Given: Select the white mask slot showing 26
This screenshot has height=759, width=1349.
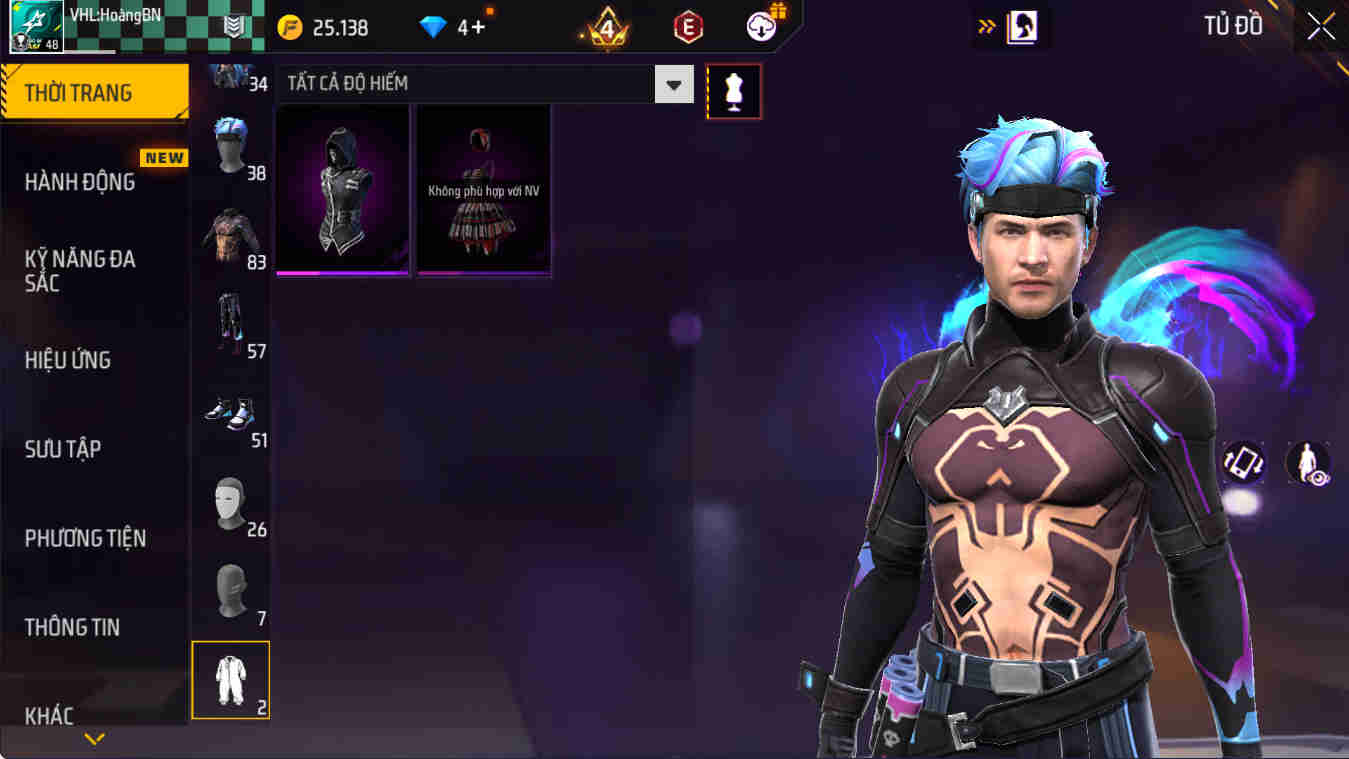Looking at the screenshot, I should (231, 500).
